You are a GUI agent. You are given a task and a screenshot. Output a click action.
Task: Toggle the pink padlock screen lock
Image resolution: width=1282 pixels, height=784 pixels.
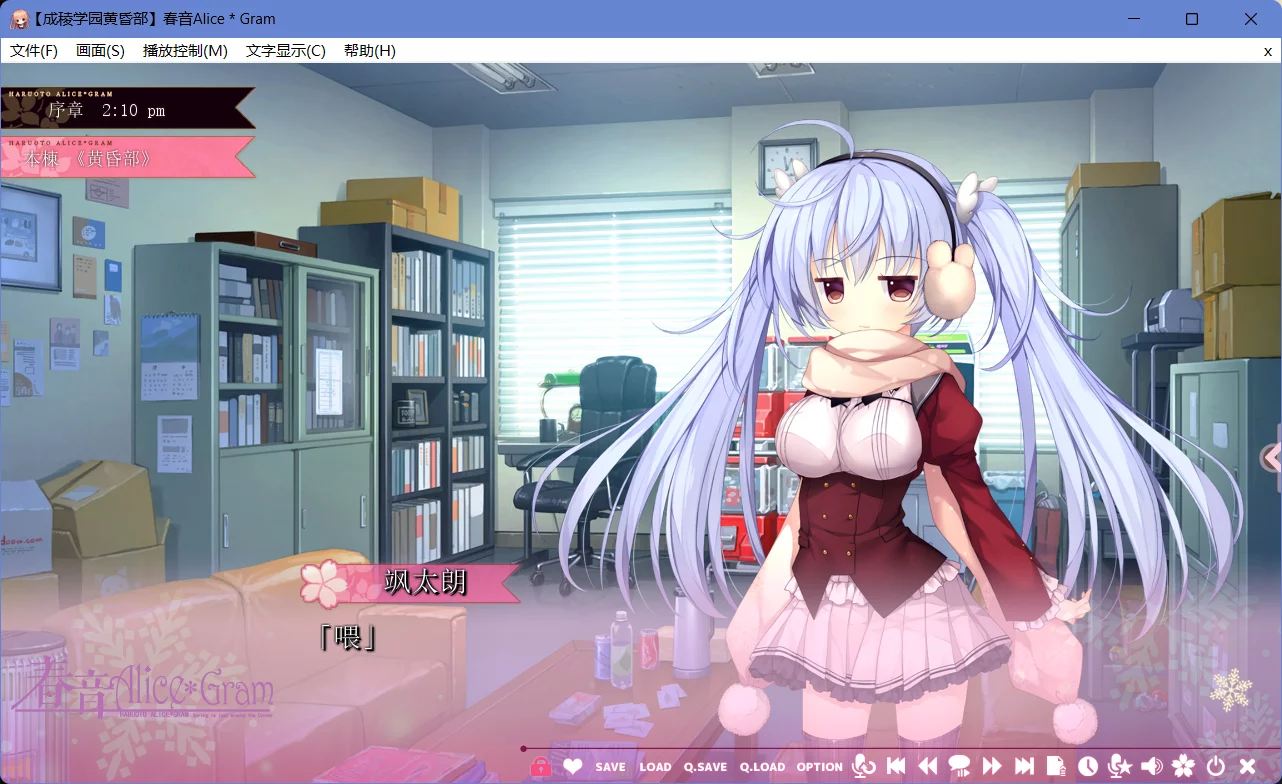tap(541, 765)
